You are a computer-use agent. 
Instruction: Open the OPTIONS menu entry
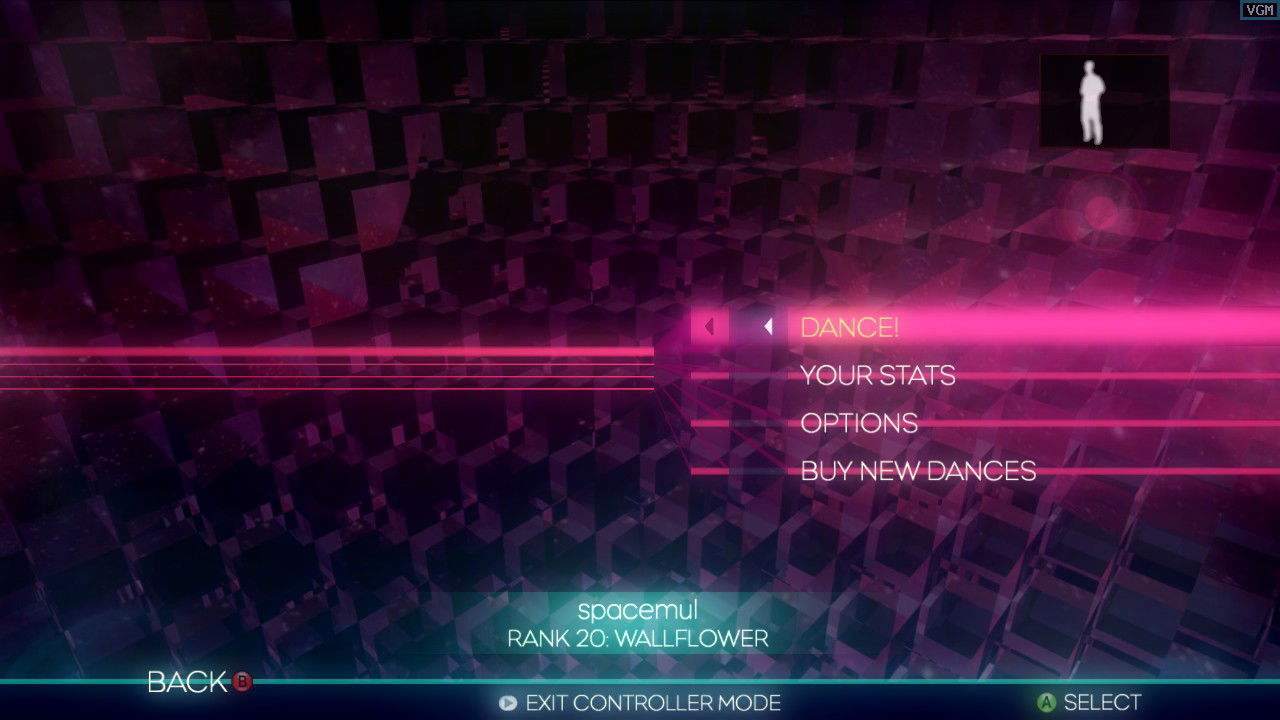point(858,423)
